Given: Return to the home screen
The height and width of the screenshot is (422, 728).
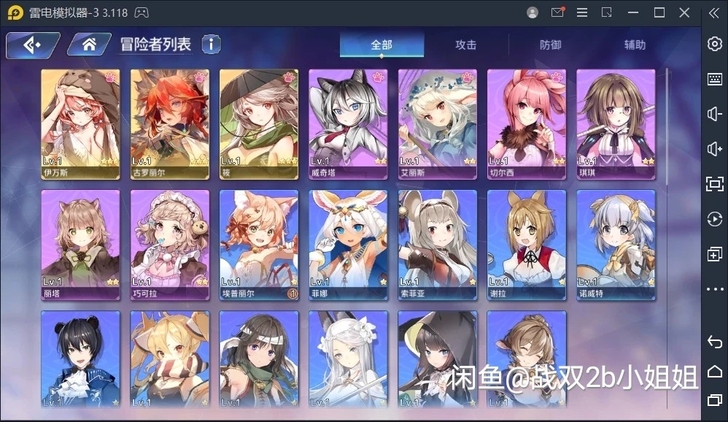Looking at the screenshot, I should pos(88,45).
